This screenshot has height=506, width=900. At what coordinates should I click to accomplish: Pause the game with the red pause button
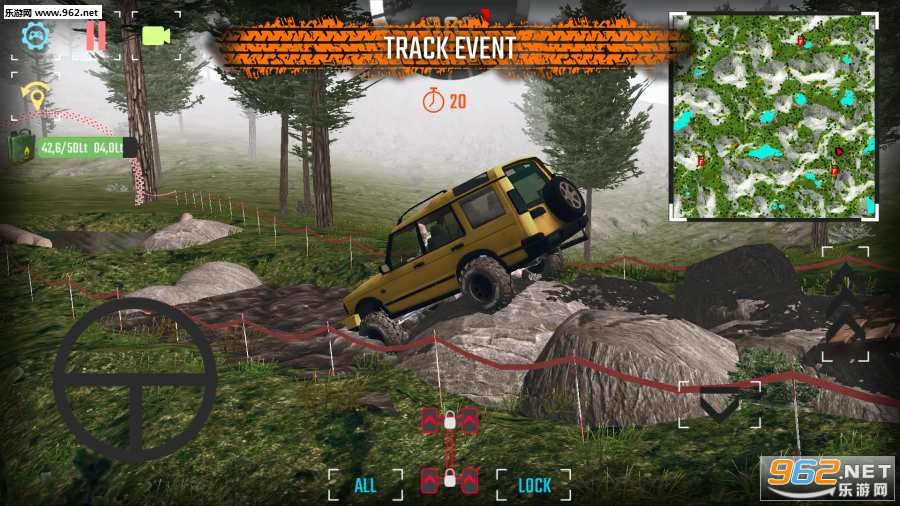click(96, 36)
